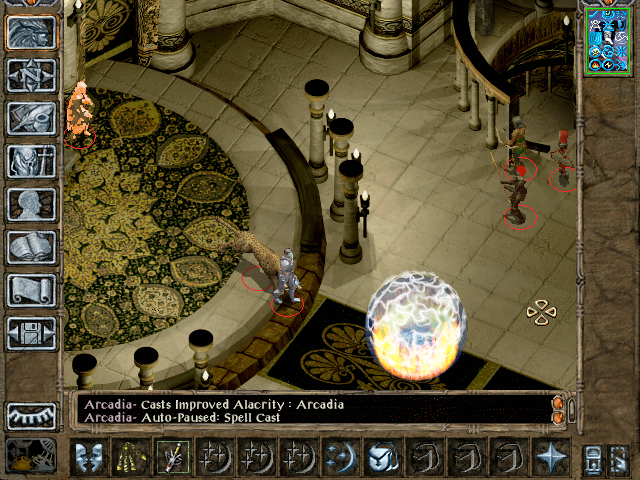Viewport: 640px width, 480px height.
Task: Select the top sidebar return-to-game button
Action: [x=32, y=33]
